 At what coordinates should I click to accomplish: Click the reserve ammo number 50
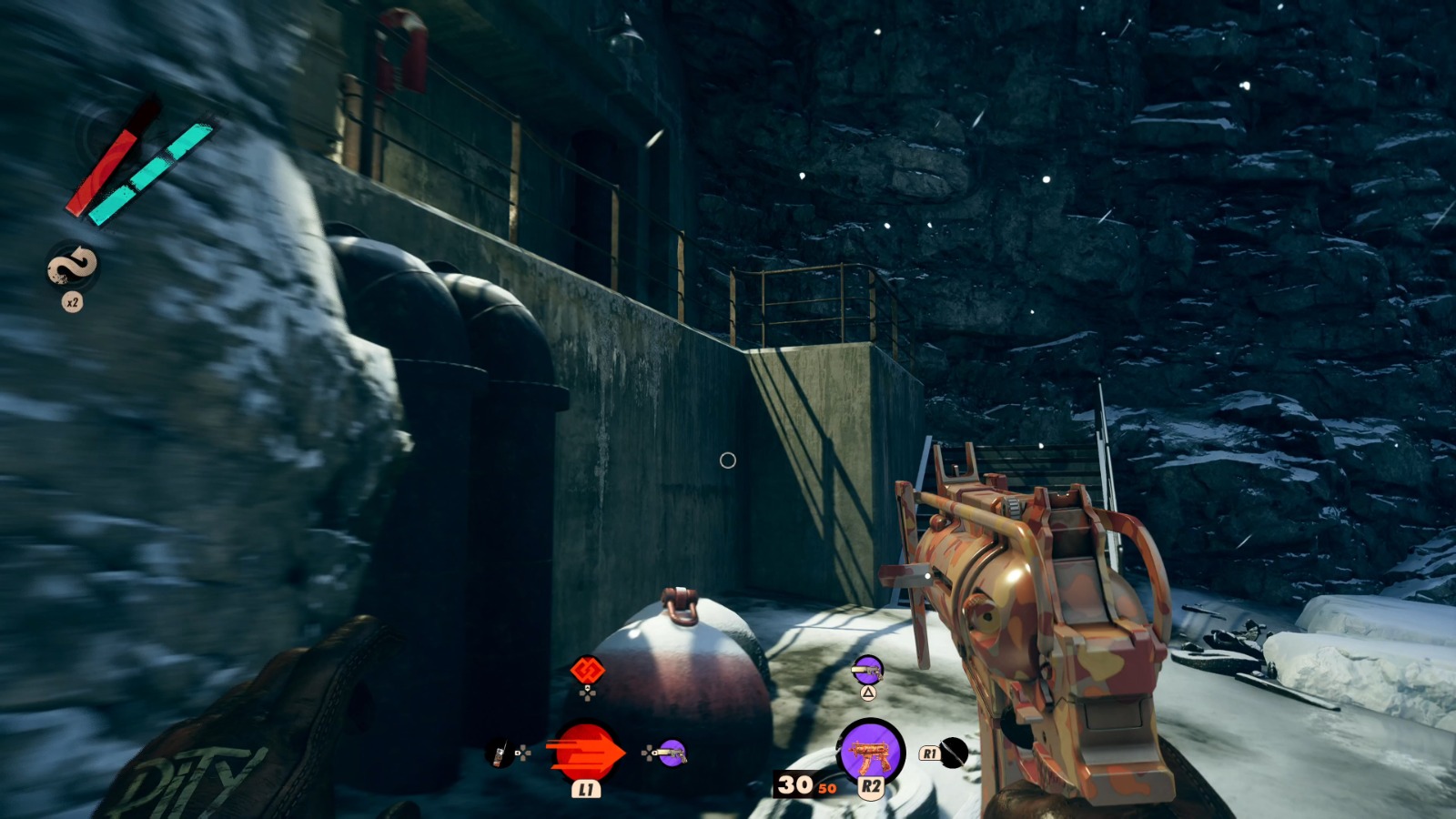point(825,788)
